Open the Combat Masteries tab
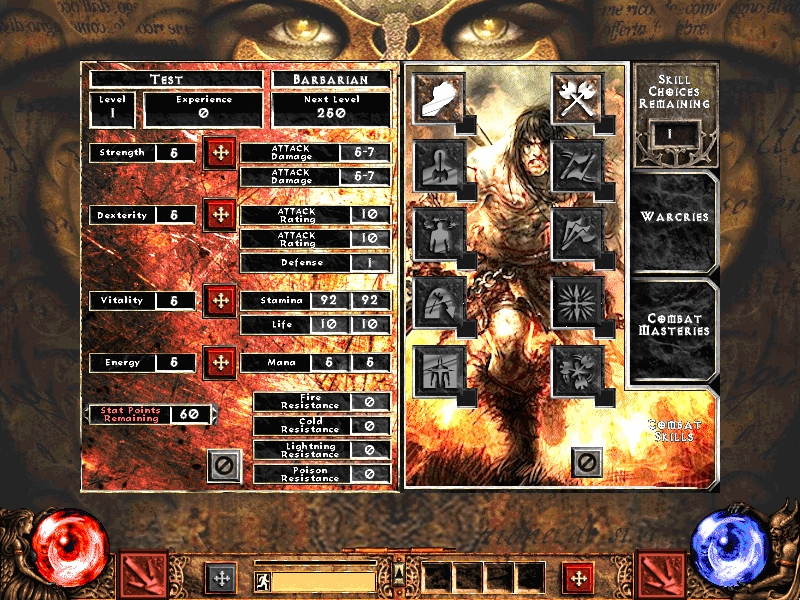 point(675,325)
